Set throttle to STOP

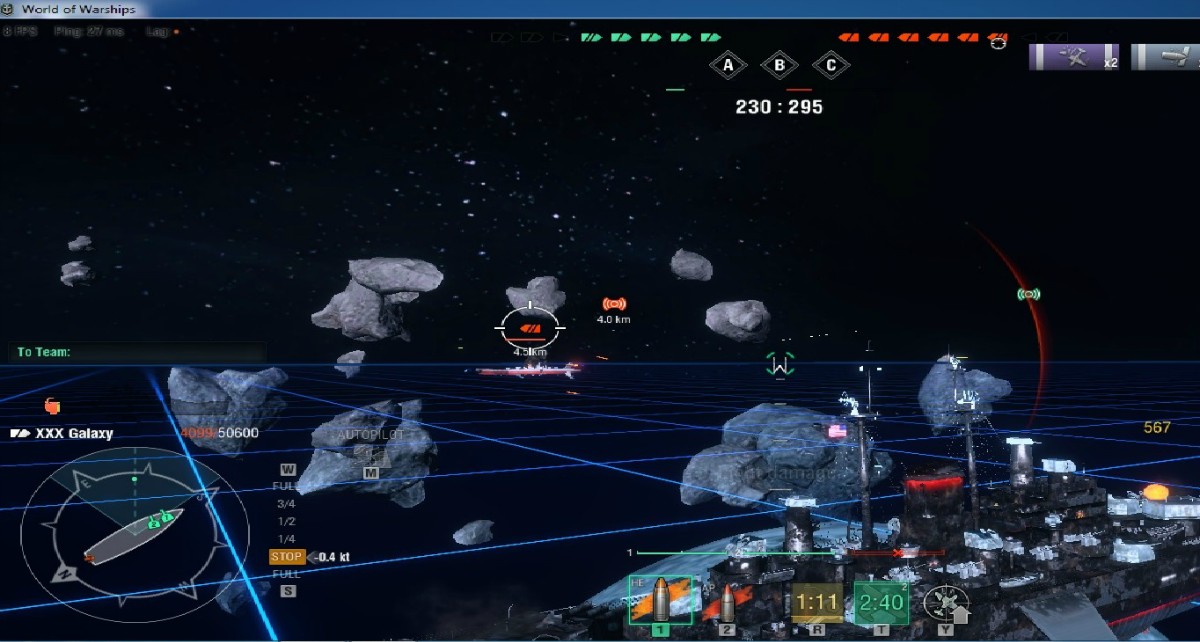click(287, 557)
